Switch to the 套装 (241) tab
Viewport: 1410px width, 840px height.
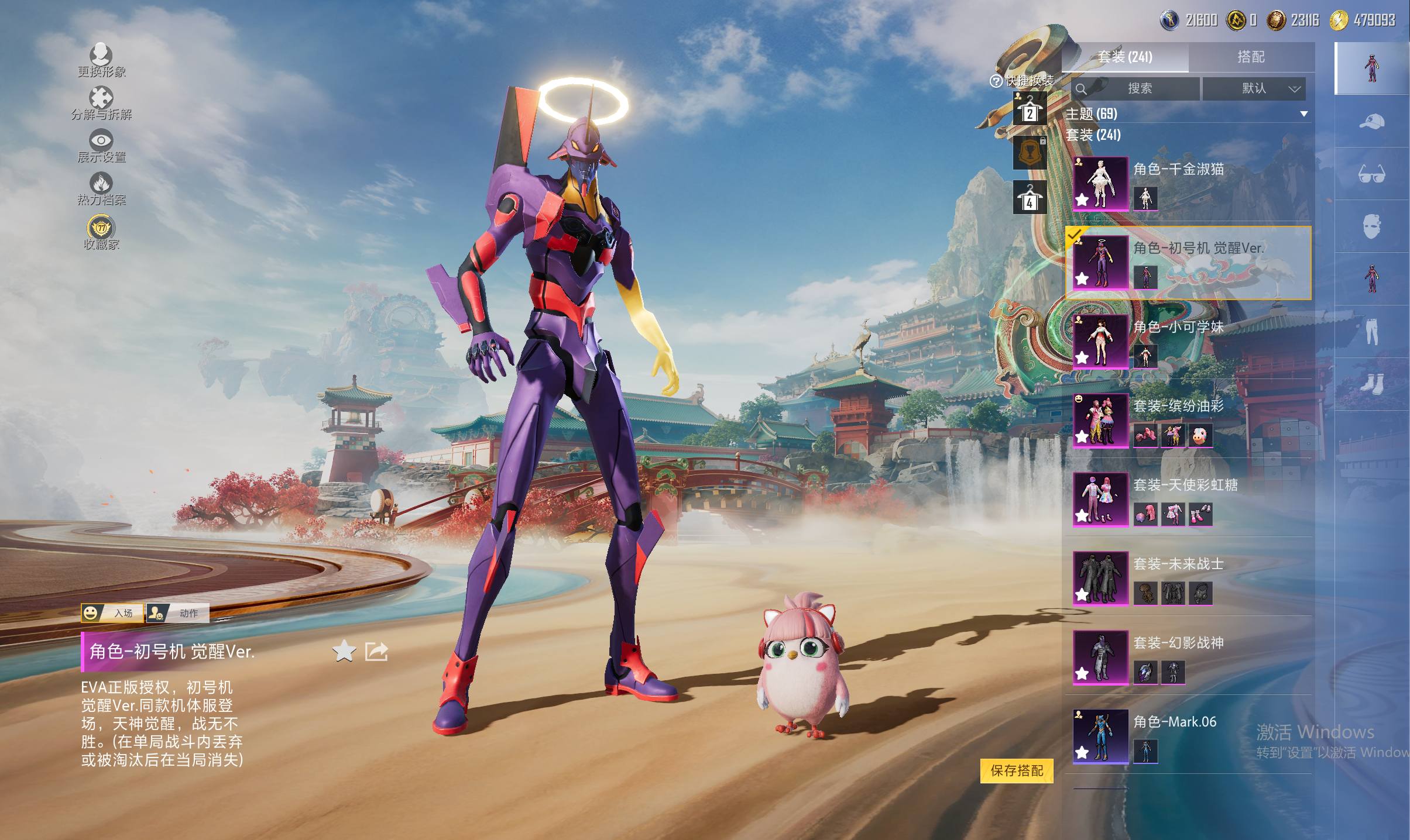(x=1124, y=57)
